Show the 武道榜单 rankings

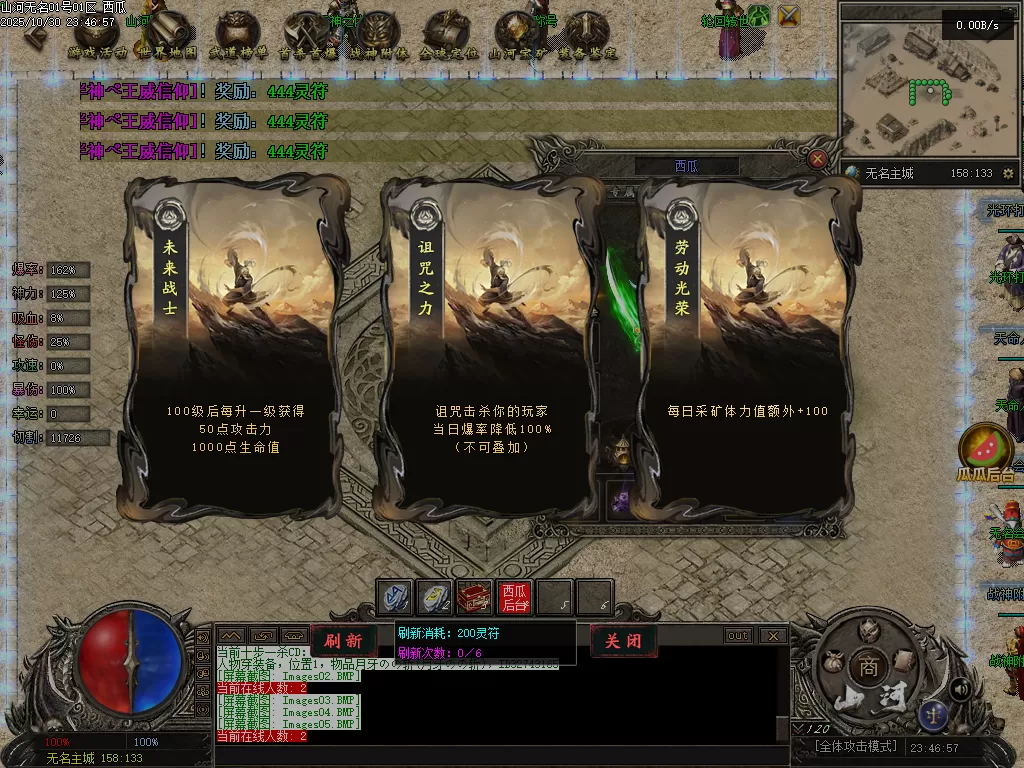tap(238, 36)
